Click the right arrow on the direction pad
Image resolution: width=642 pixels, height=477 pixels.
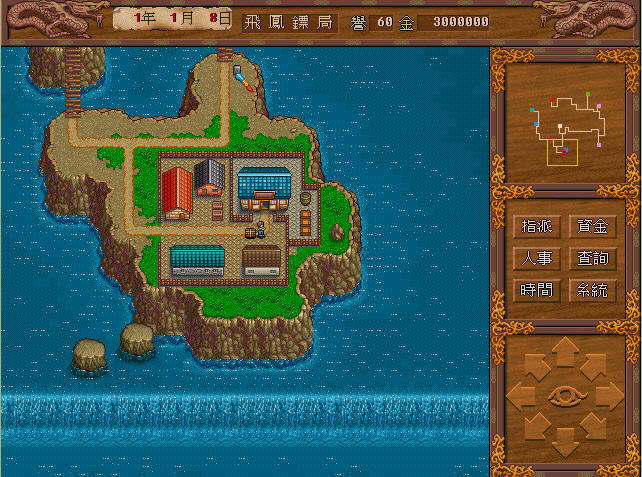pyautogui.click(x=609, y=396)
